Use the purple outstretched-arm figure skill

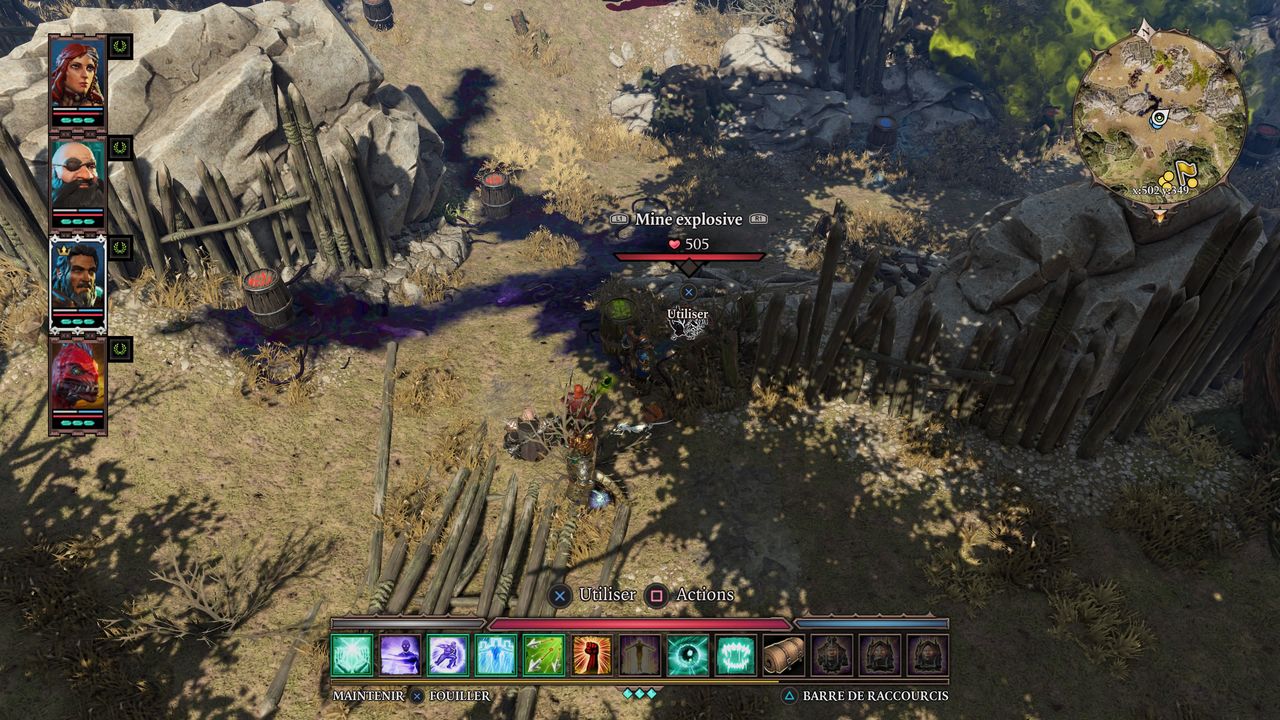click(400, 655)
